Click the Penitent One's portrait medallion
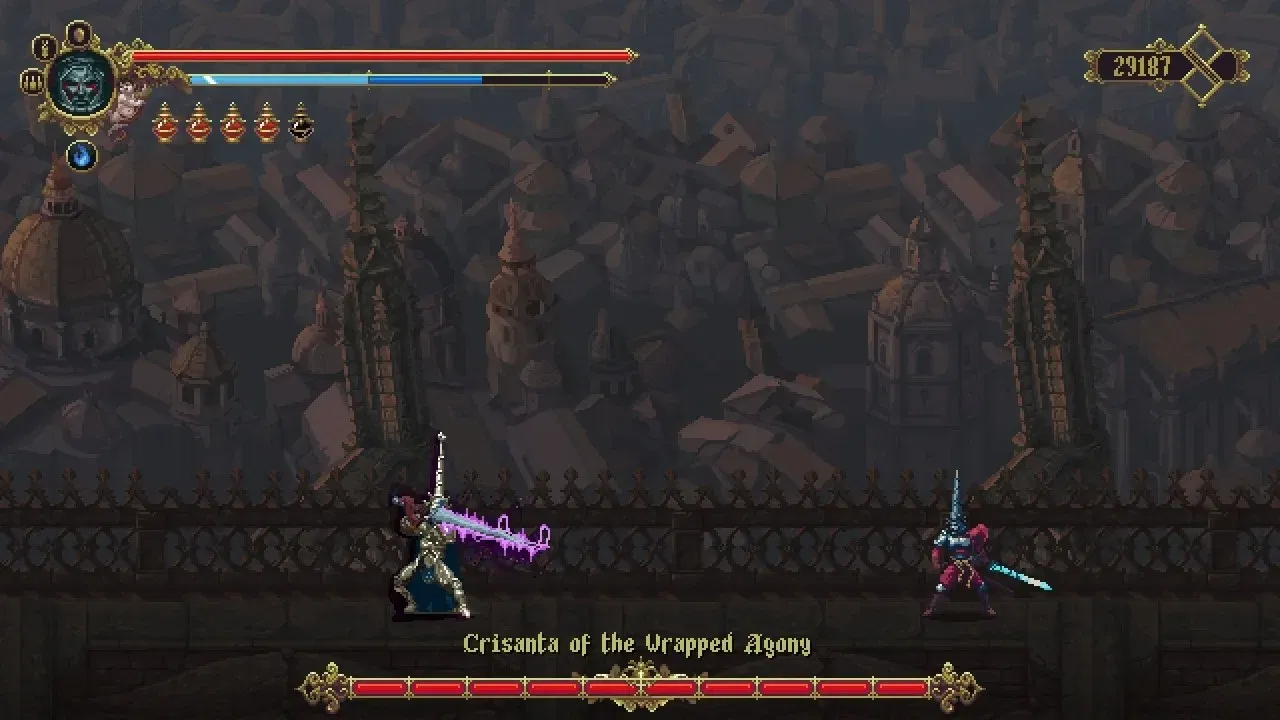Image resolution: width=1280 pixels, height=720 pixels. (x=79, y=82)
